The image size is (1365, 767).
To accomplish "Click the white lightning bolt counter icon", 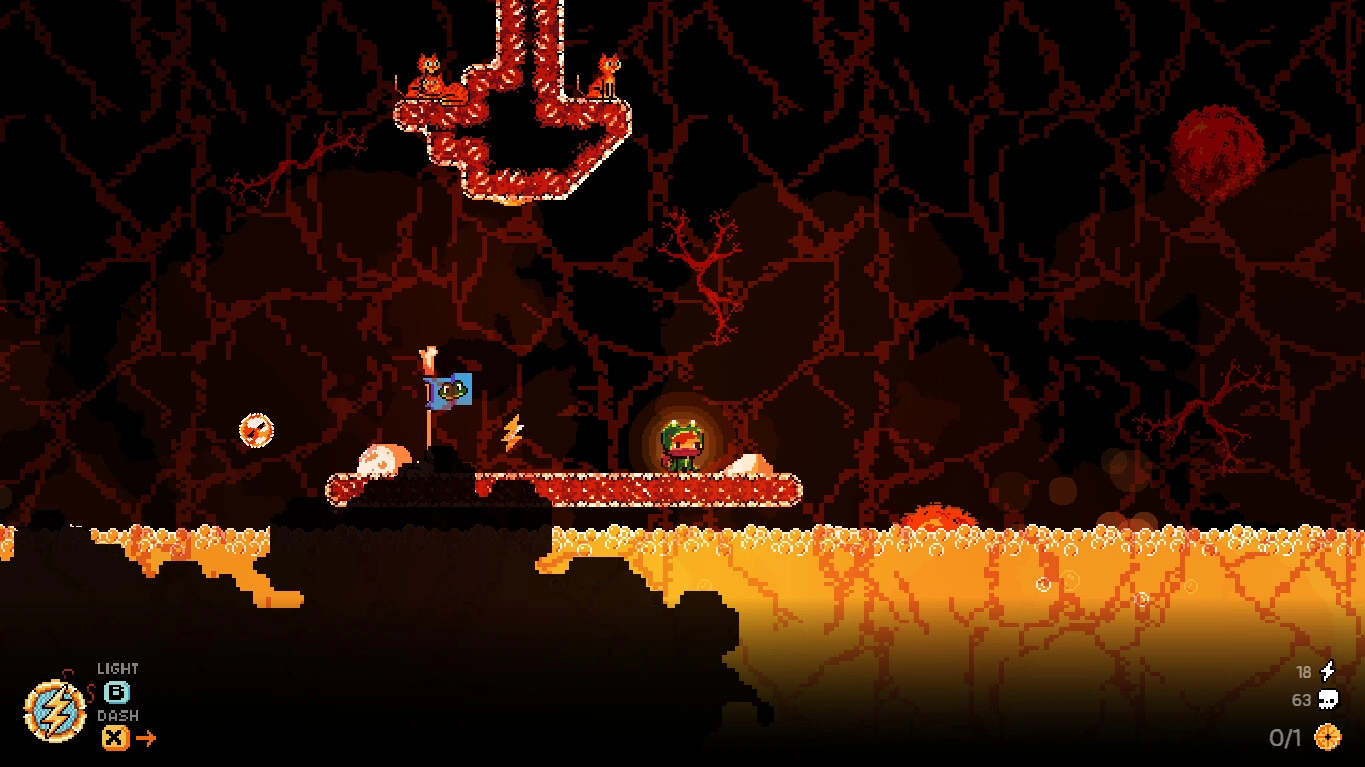I will tap(1329, 672).
